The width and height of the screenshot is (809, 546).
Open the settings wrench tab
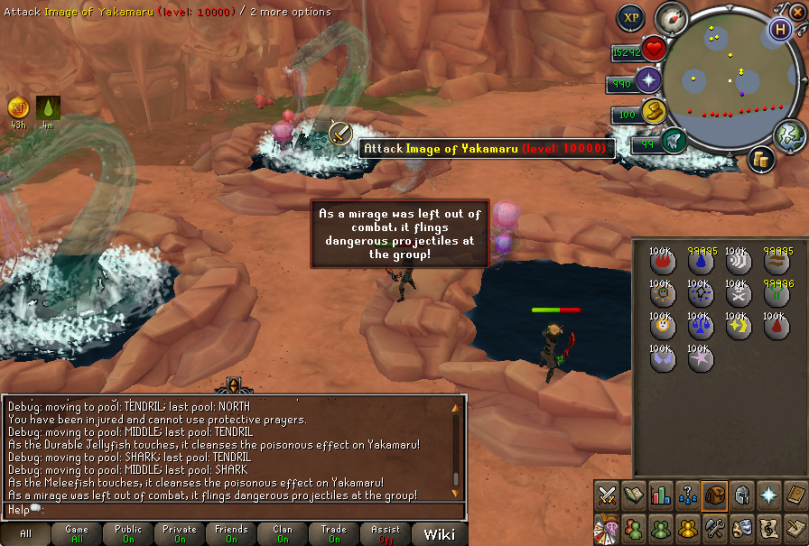tap(714, 526)
